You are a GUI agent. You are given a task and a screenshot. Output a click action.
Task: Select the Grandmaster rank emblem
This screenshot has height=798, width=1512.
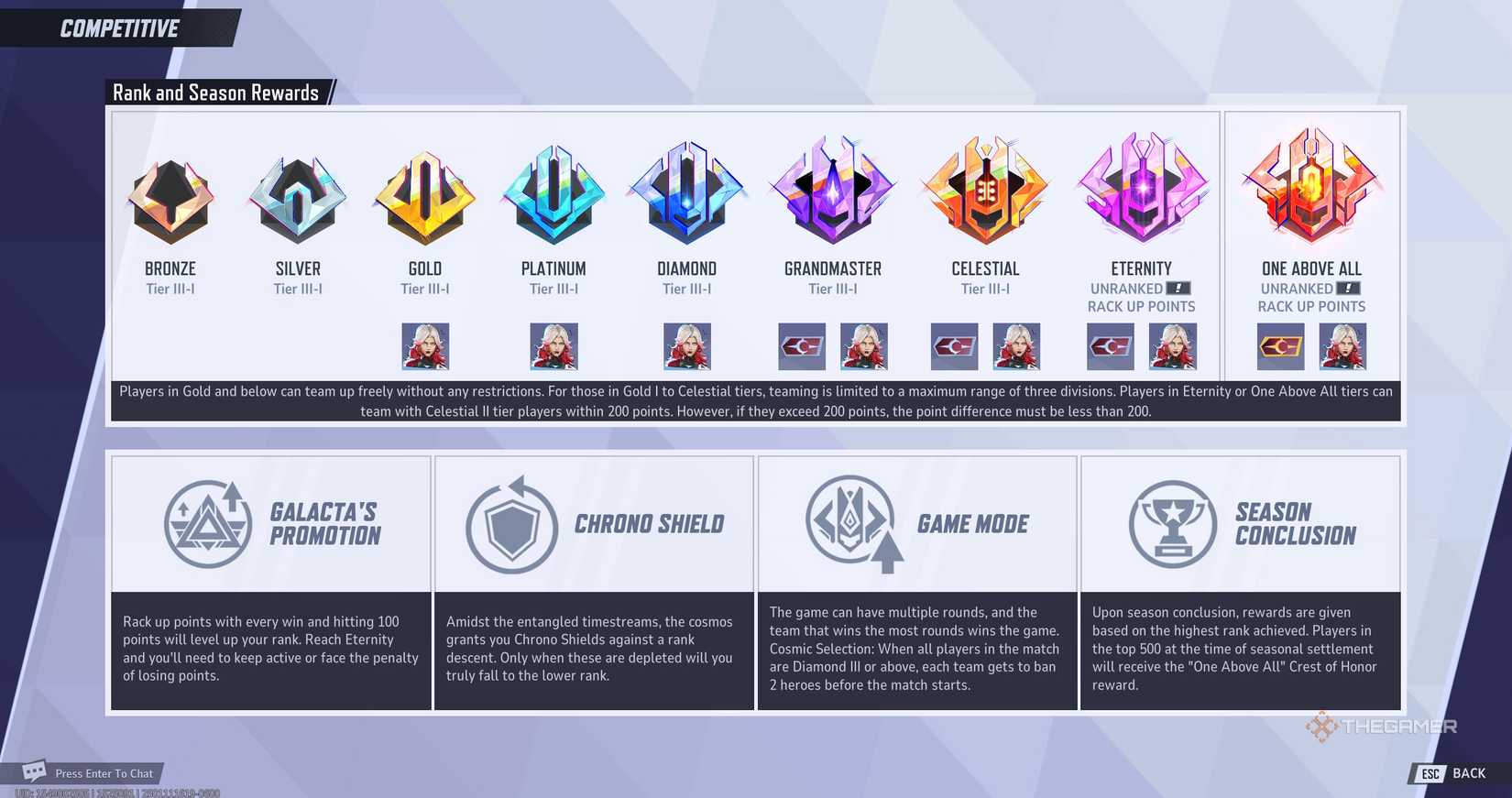[832, 192]
